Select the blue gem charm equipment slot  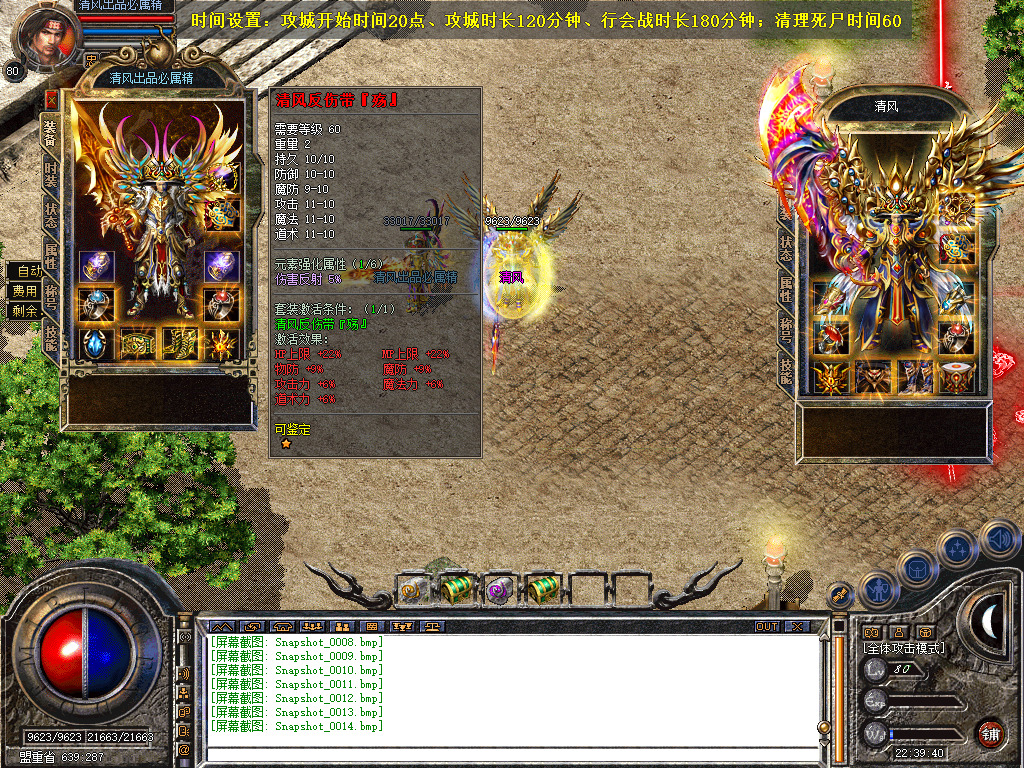click(96, 345)
